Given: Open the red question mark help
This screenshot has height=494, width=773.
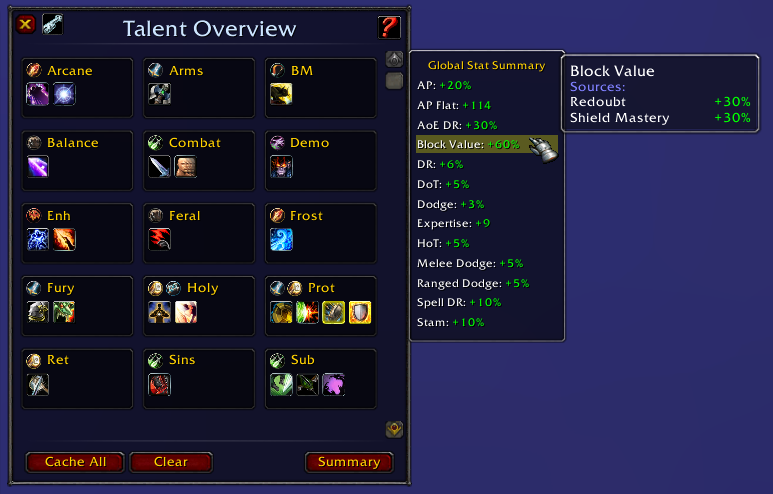Looking at the screenshot, I should coord(389,28).
